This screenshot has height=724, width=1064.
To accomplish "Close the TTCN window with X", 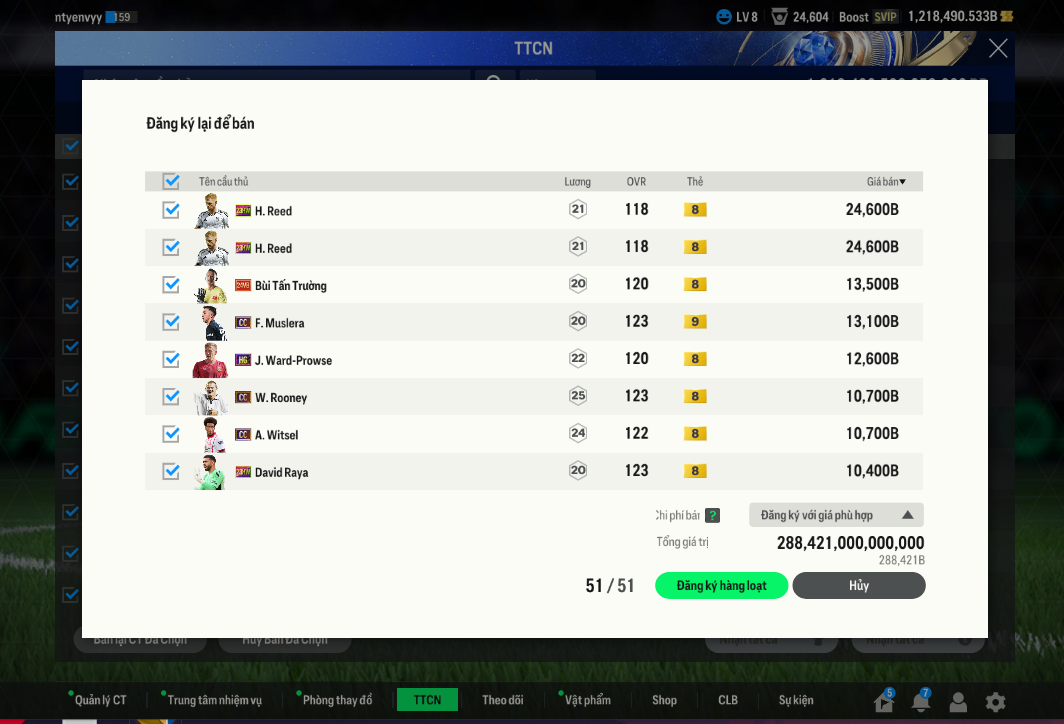I will point(998,48).
